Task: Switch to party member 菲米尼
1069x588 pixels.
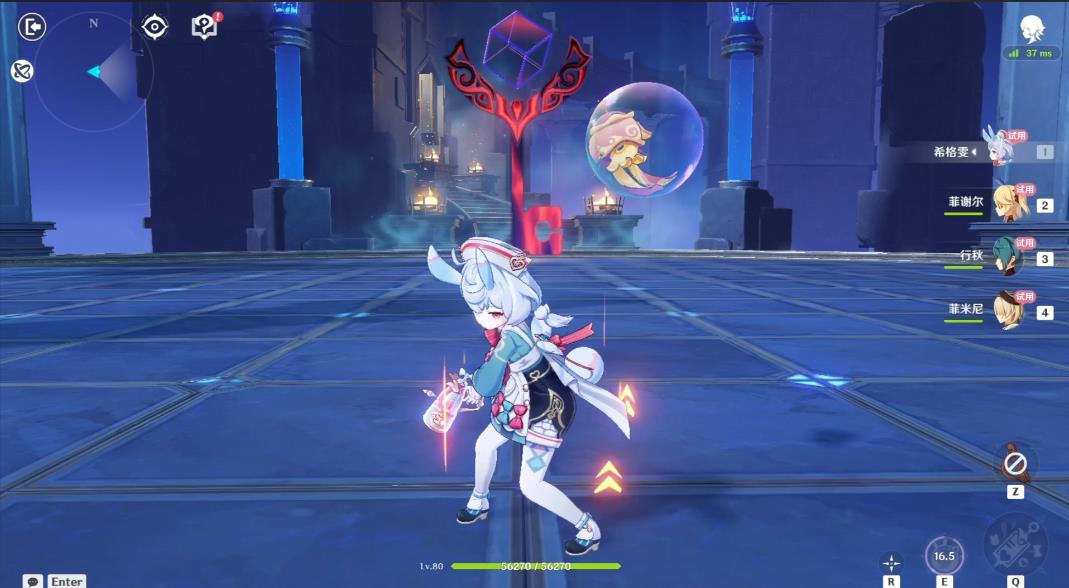Action: [x=1010, y=310]
